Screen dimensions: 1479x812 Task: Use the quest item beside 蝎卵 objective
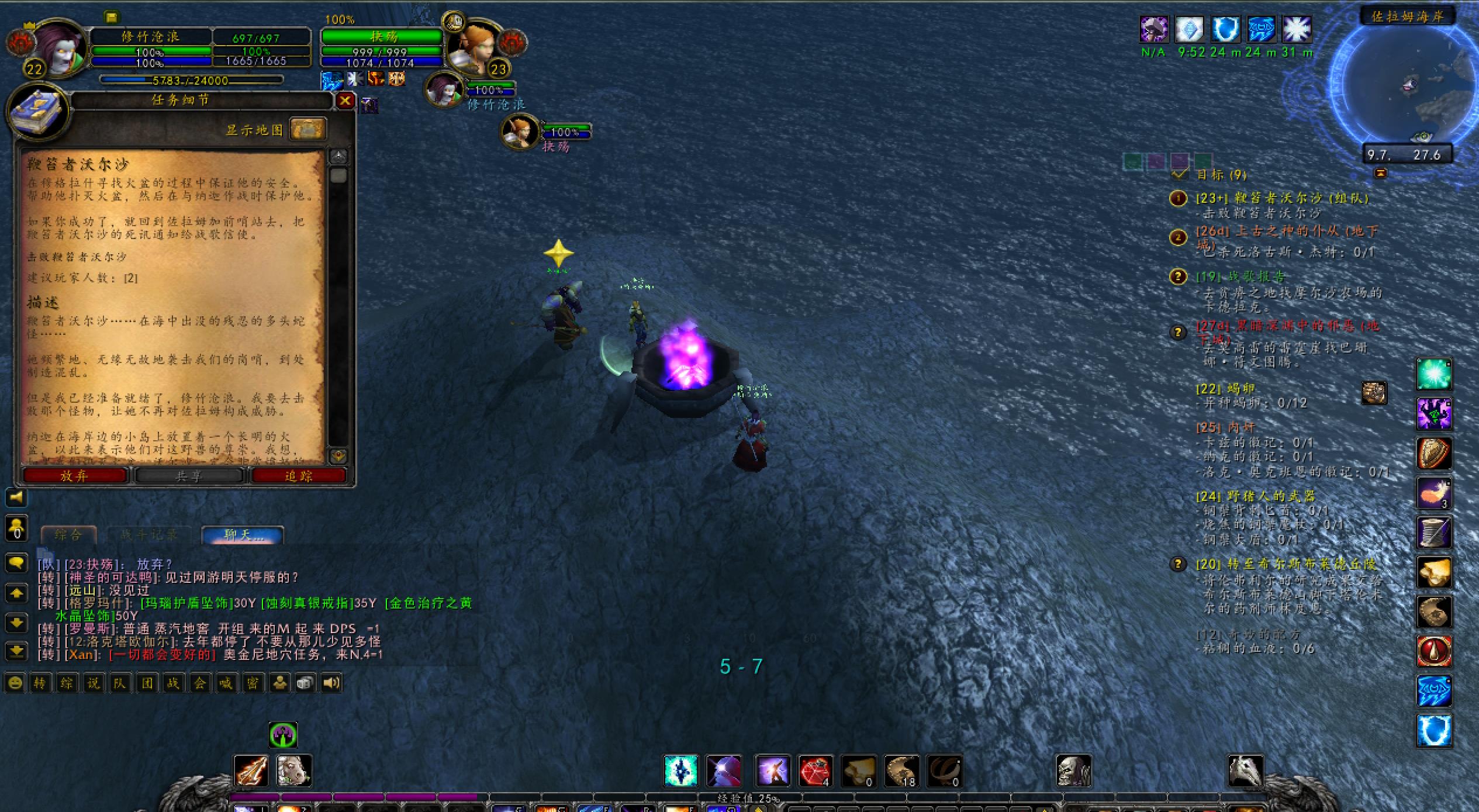(1374, 393)
